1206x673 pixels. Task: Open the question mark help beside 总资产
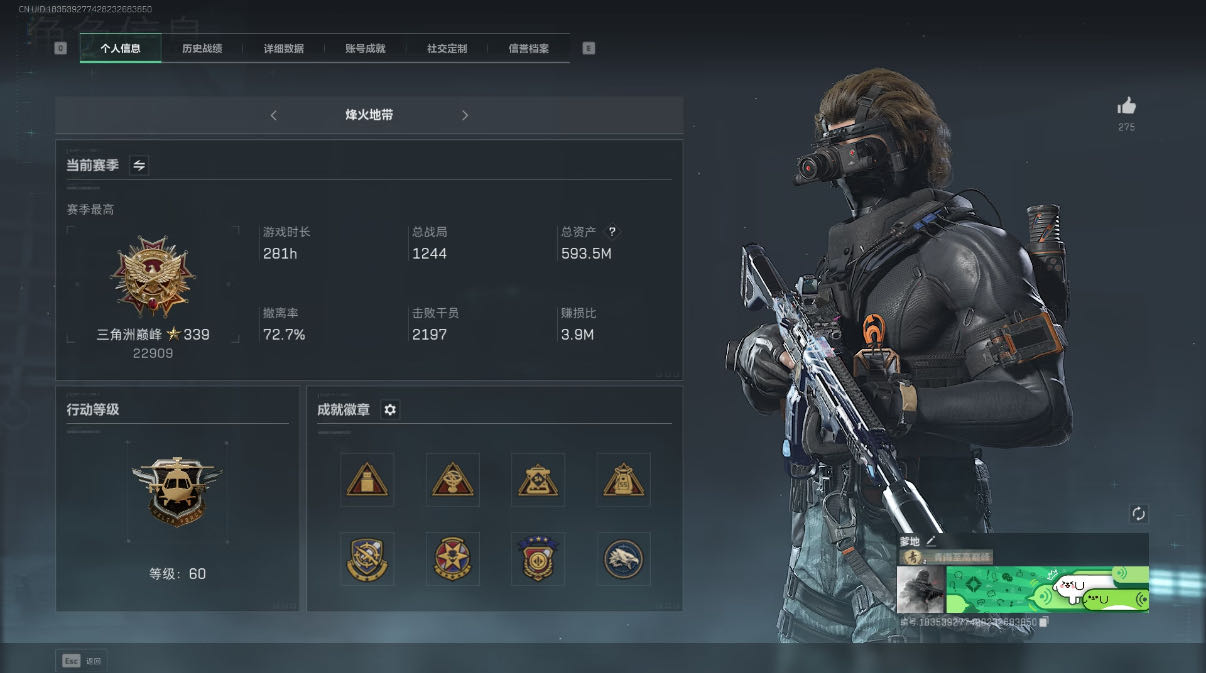[x=612, y=232]
